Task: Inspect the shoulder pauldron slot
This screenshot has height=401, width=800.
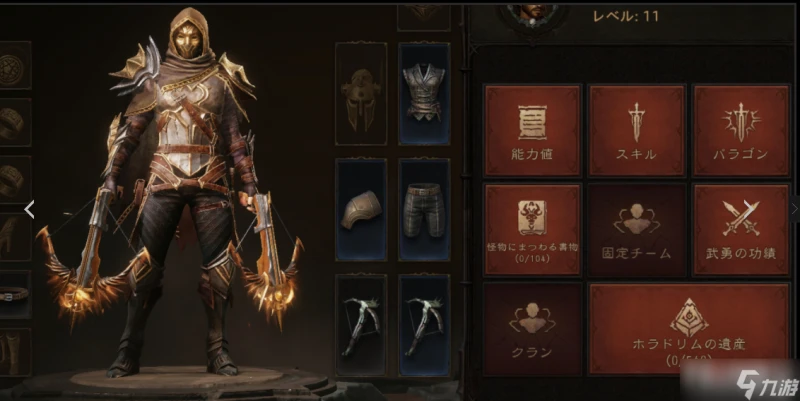Action: tap(361, 209)
